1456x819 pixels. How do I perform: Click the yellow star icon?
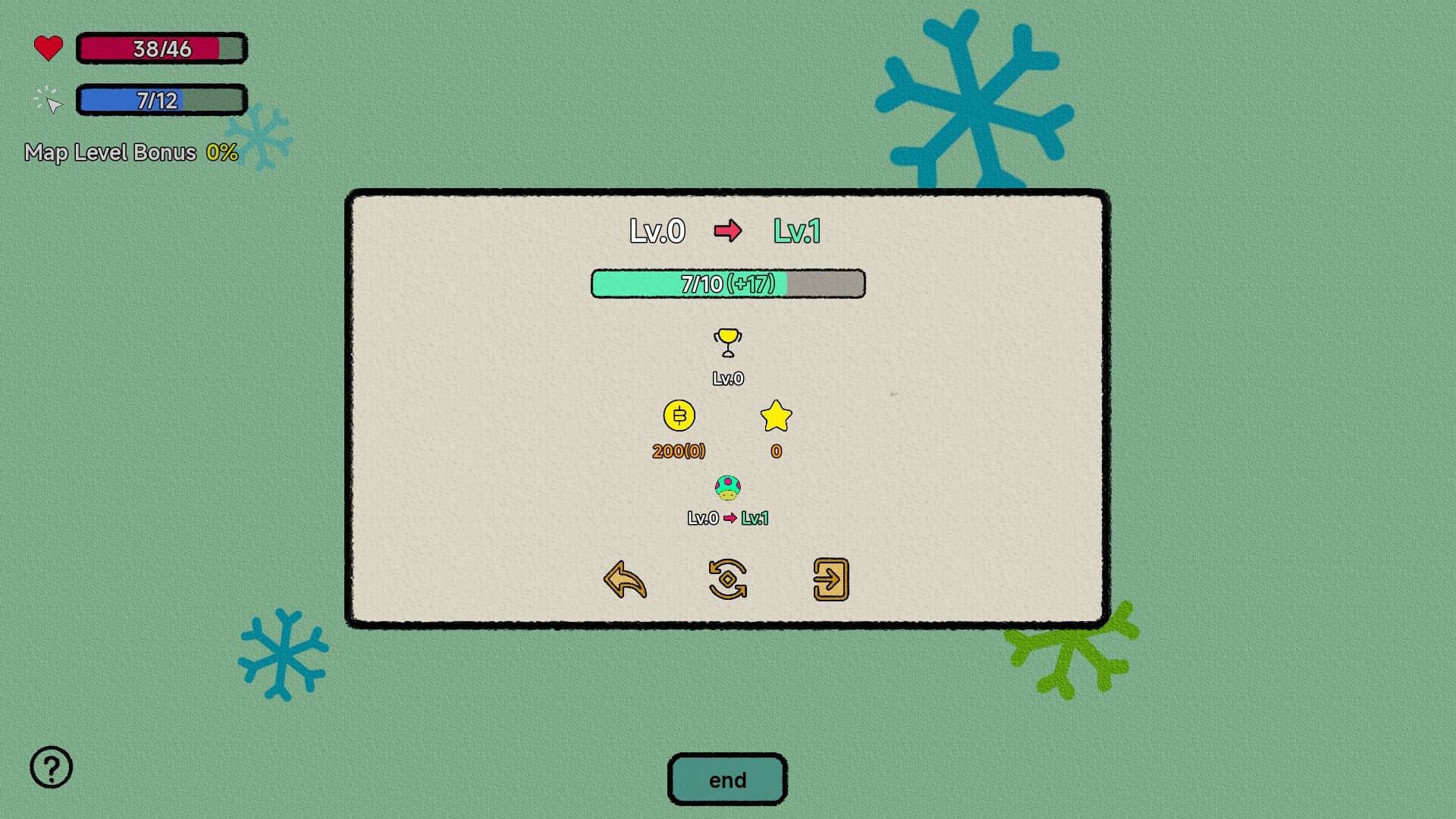(774, 416)
